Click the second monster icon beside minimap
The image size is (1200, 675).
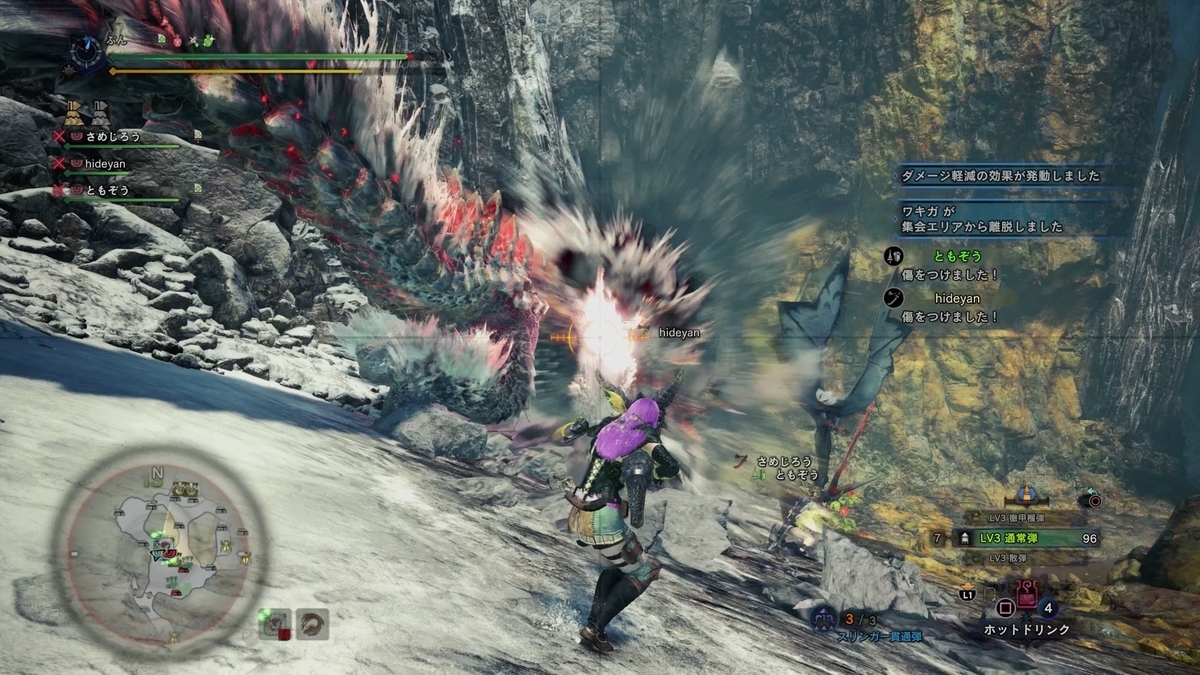(314, 624)
